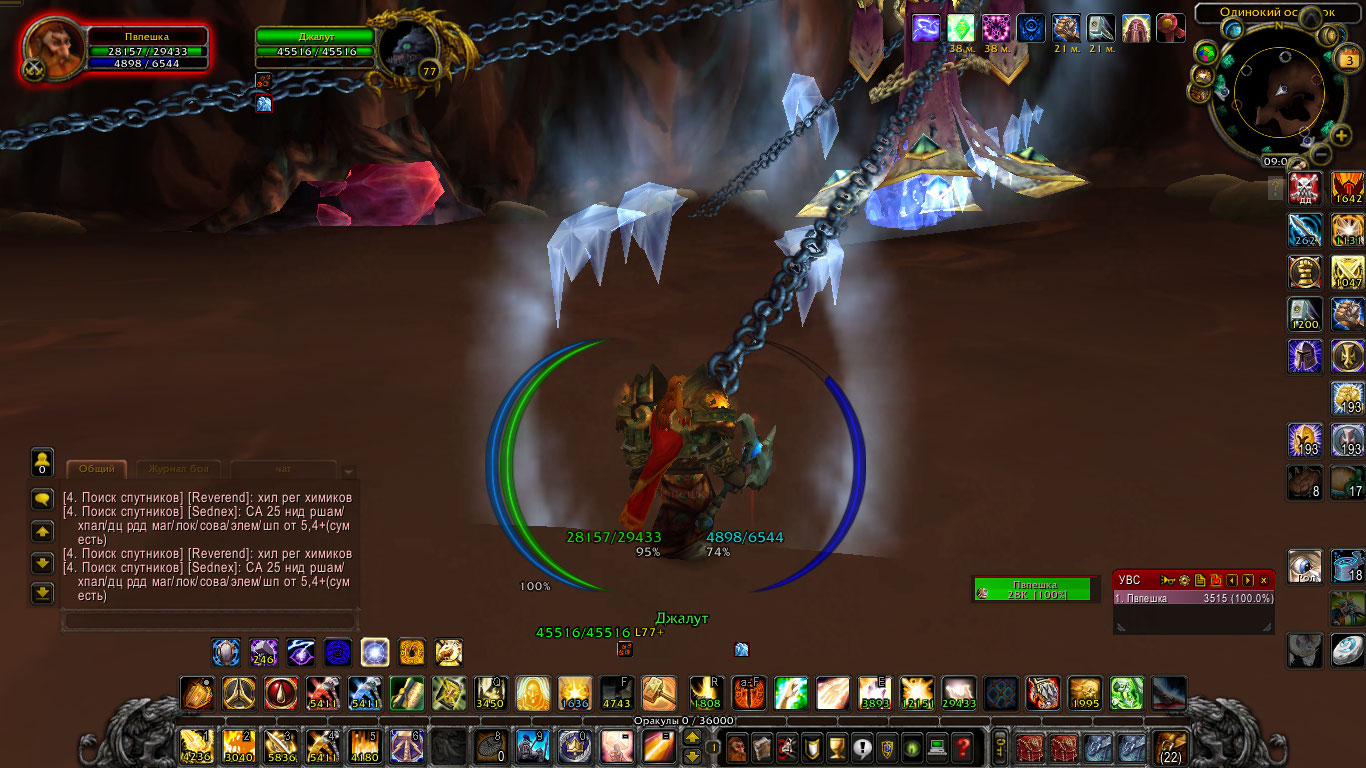The image size is (1366, 768).
Task: Switch to the Общий chat tab
Action: [97, 469]
